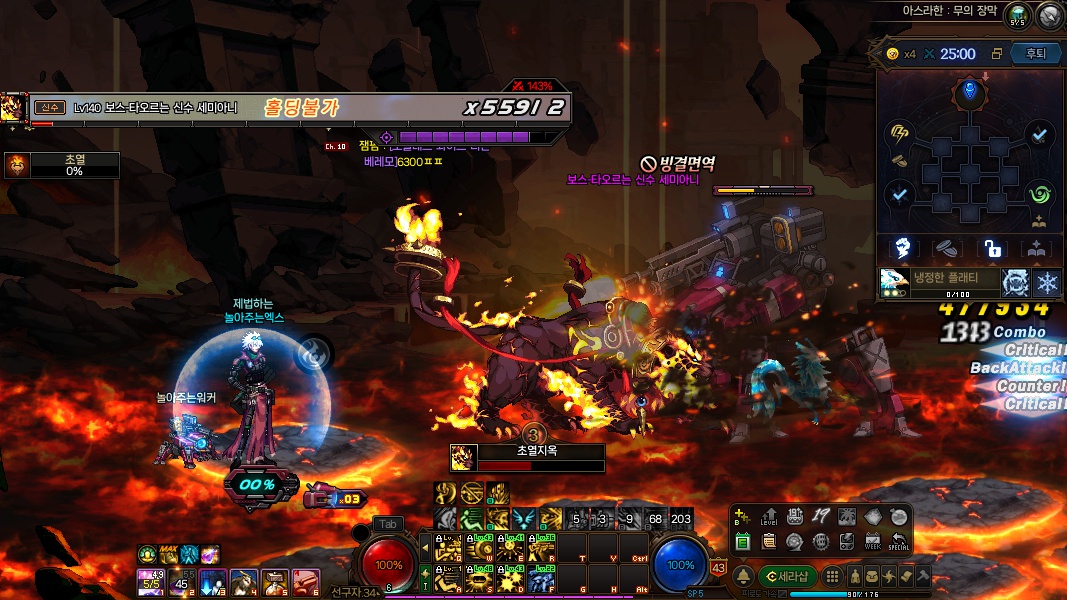This screenshot has width=1067, height=600.
Task: Click the minimap toggle window icon beside the timer
Action: click(996, 54)
